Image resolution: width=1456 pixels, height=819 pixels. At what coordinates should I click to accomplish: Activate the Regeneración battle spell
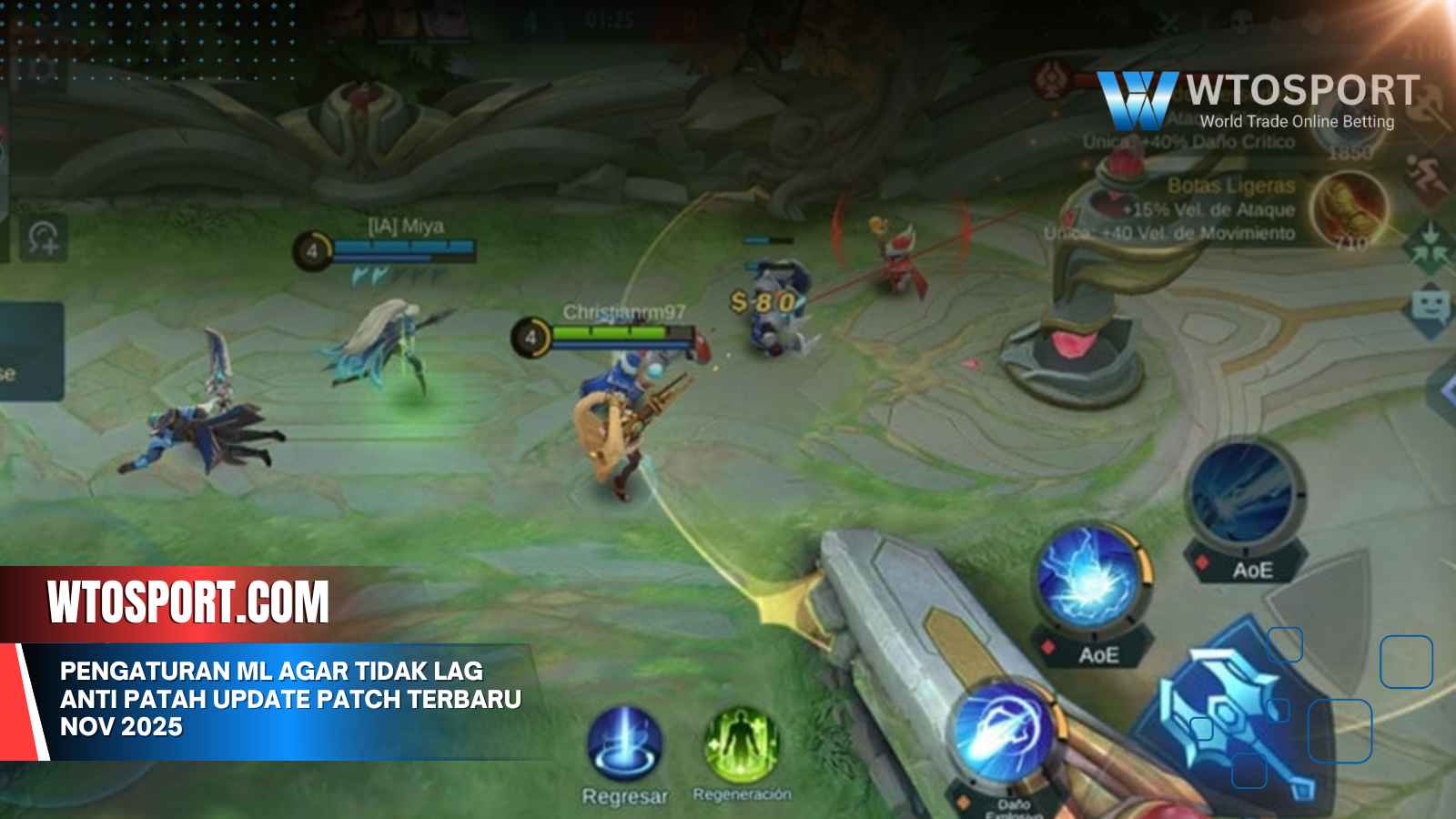pos(741,745)
